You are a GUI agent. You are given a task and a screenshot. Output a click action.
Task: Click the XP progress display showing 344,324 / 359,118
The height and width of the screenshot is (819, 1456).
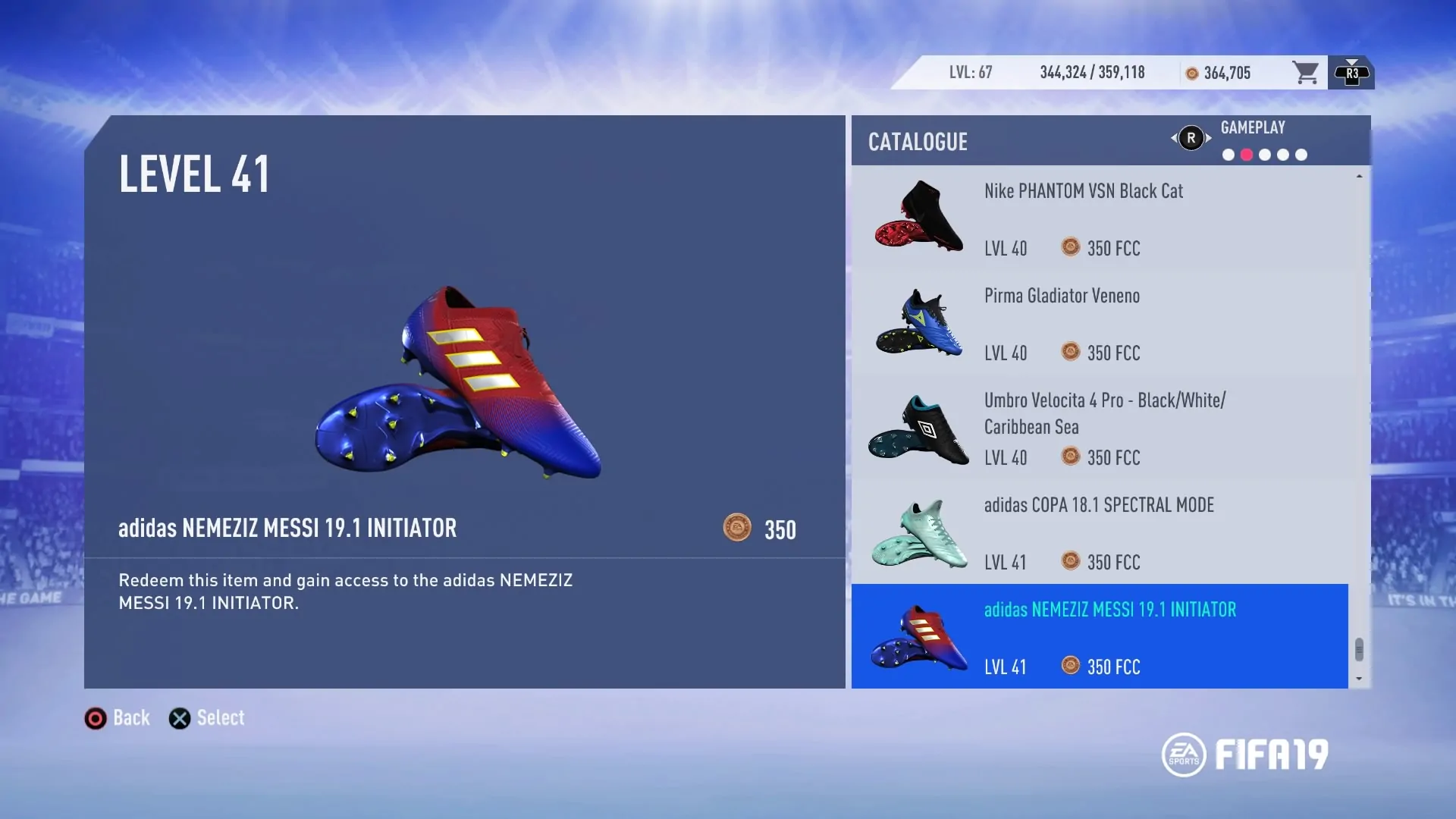pos(1092,72)
